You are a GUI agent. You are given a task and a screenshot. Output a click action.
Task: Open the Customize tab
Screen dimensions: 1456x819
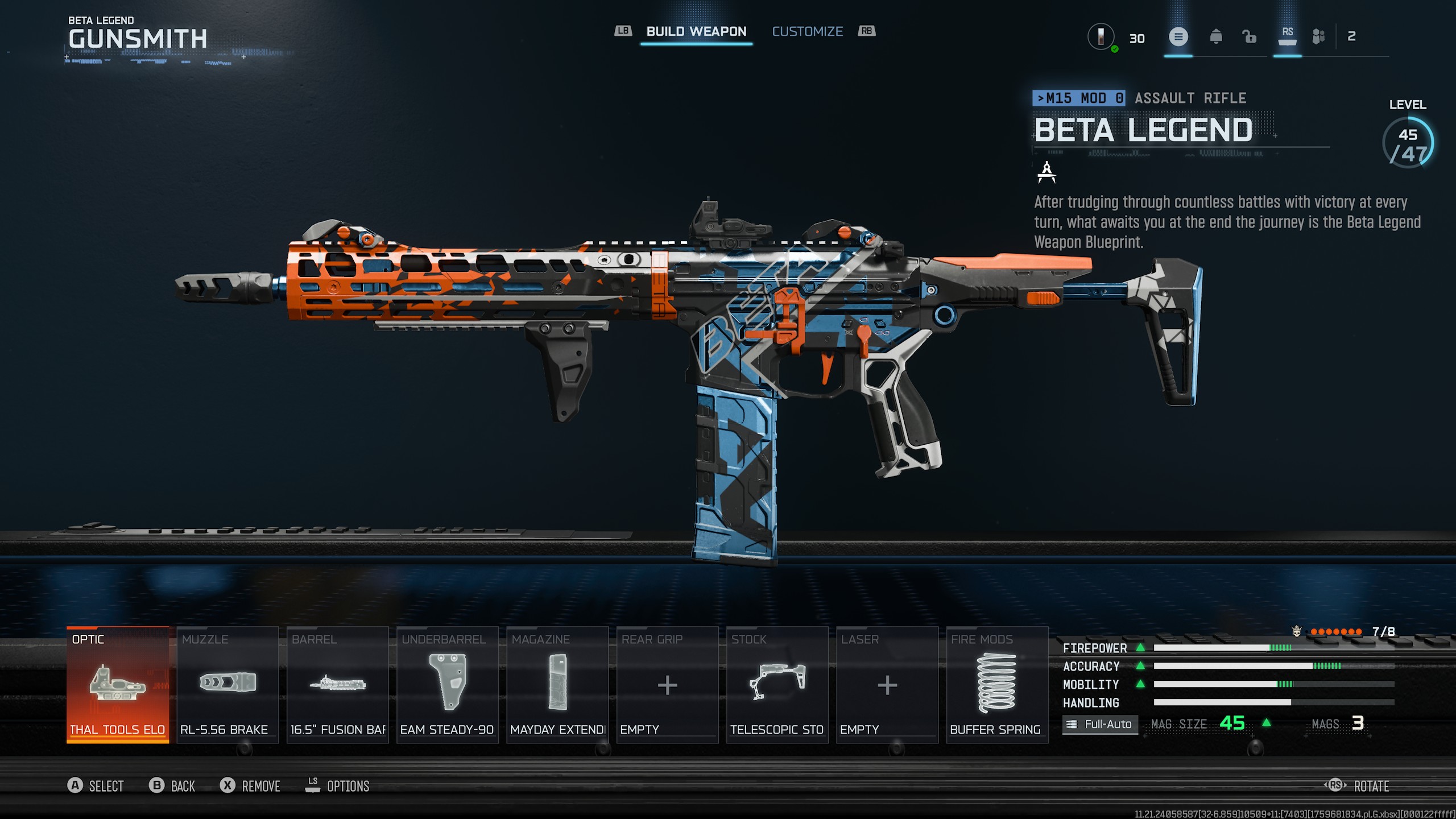tap(807, 32)
